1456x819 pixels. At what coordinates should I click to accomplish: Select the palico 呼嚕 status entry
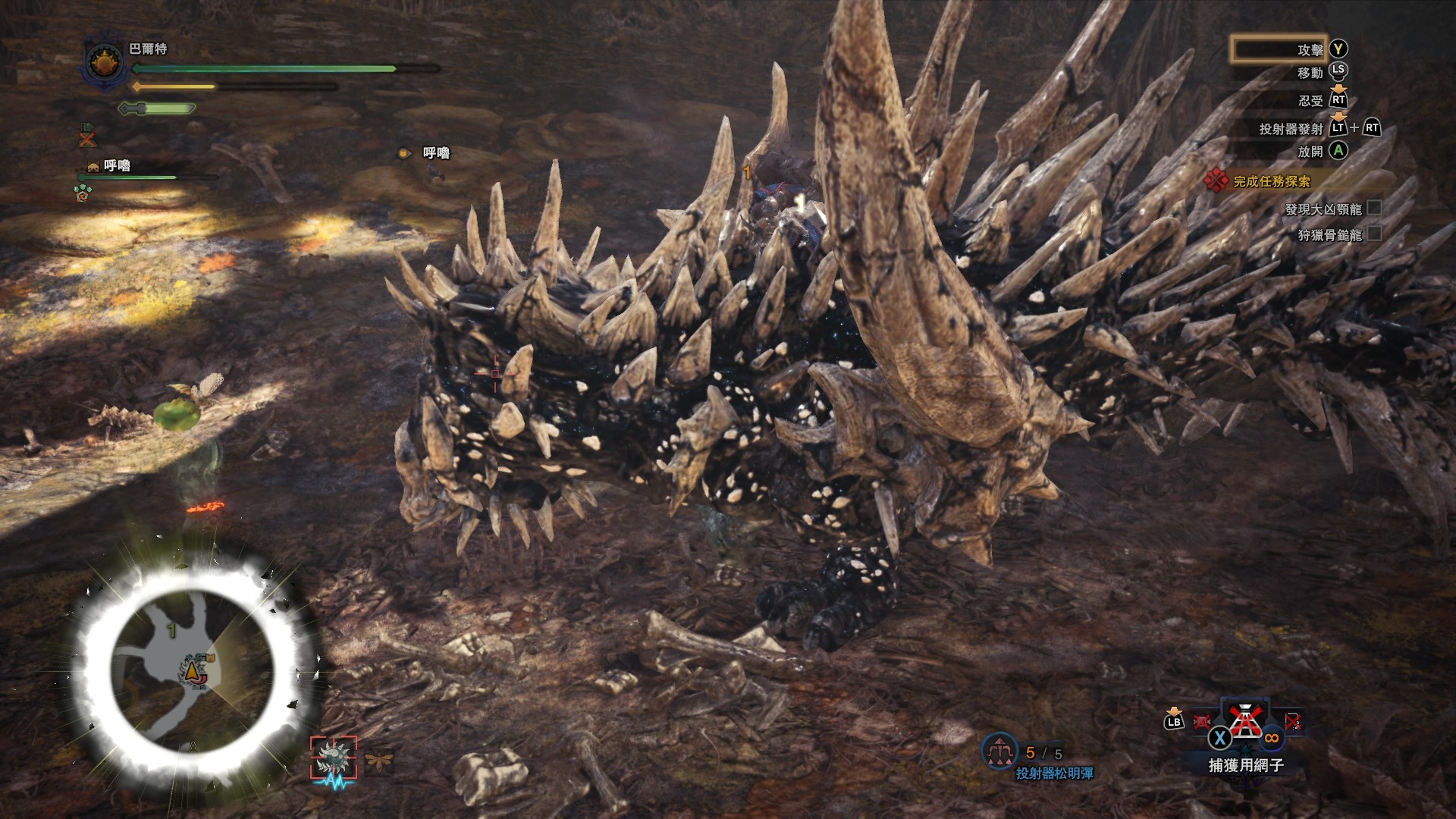pos(116,165)
